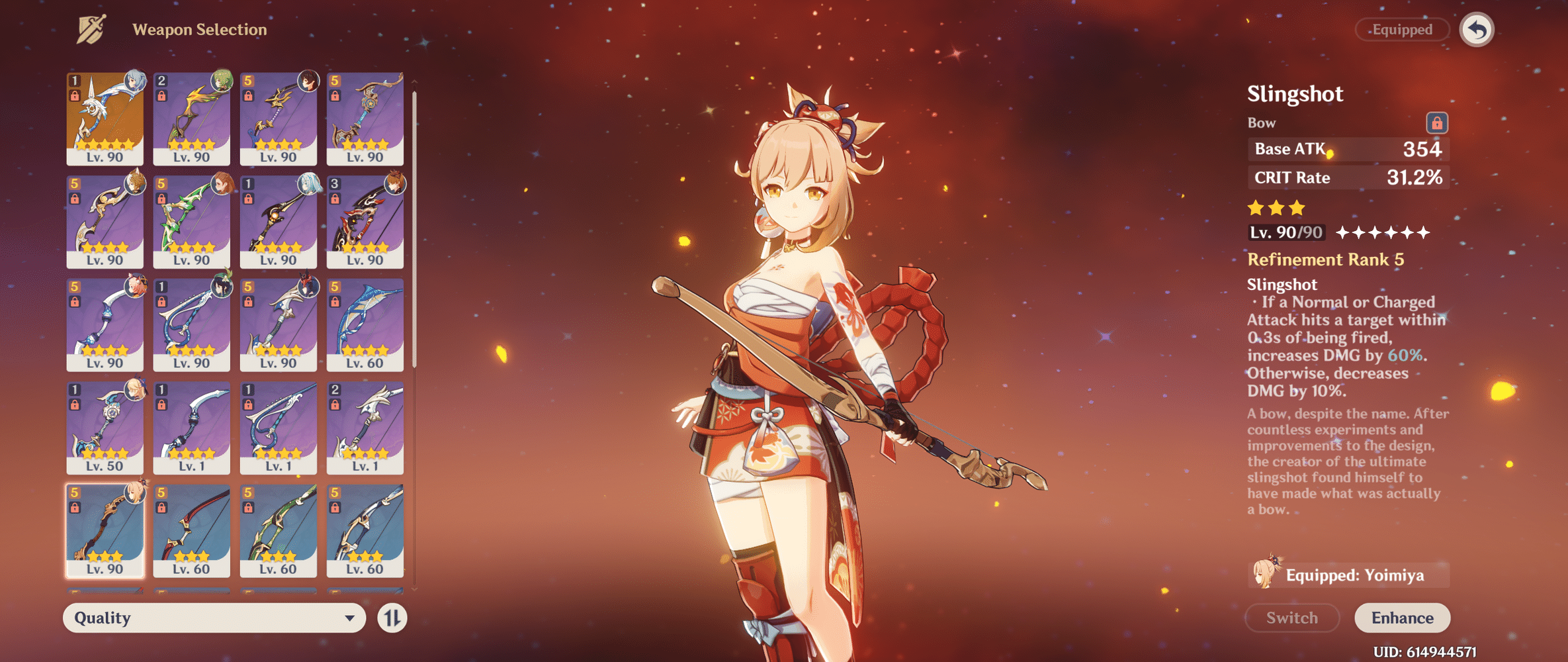
Task: Select the bottom-right Lv. 60 three-star bow
Action: point(365,530)
